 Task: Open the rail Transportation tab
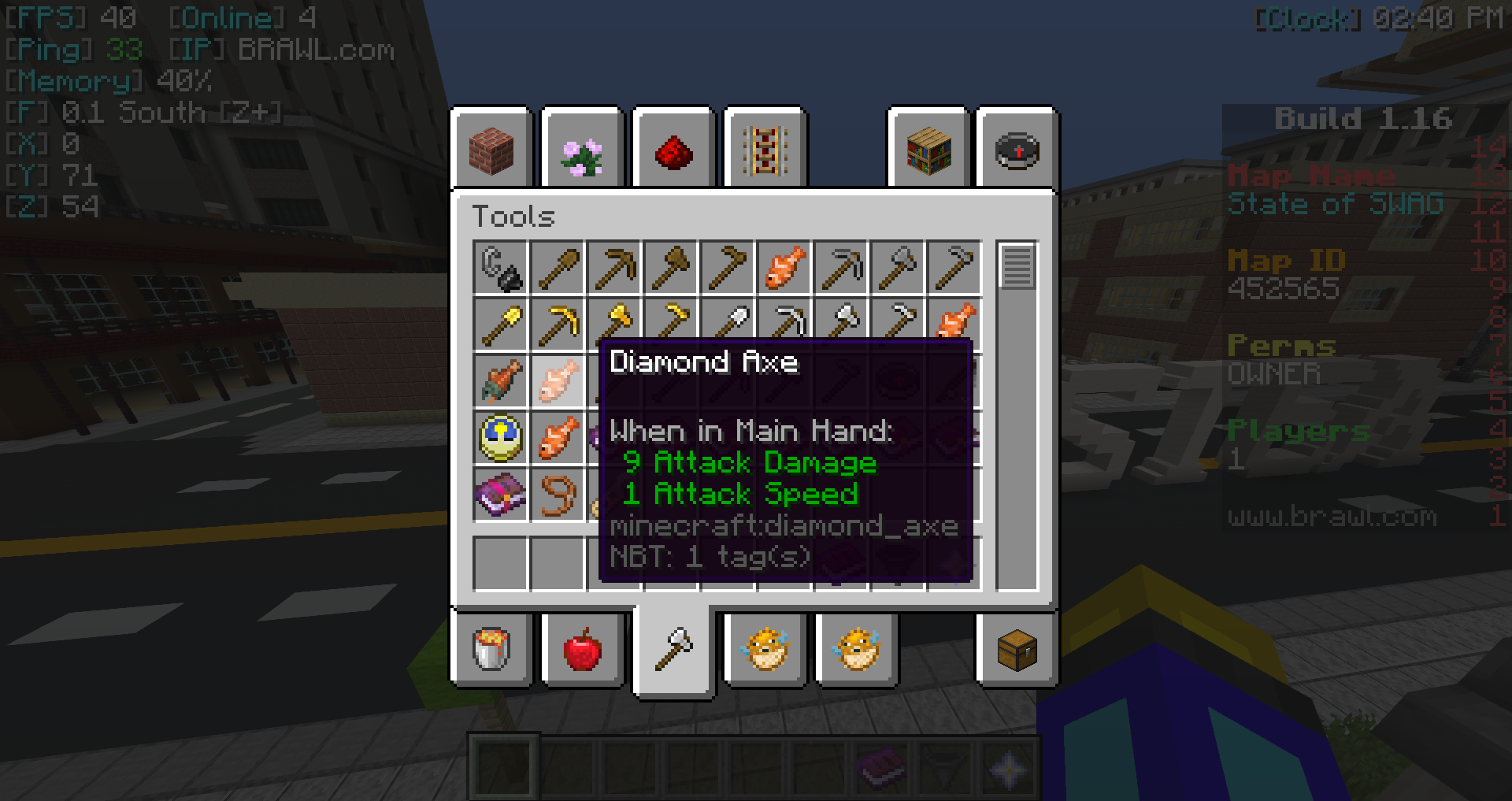pyautogui.click(x=765, y=150)
